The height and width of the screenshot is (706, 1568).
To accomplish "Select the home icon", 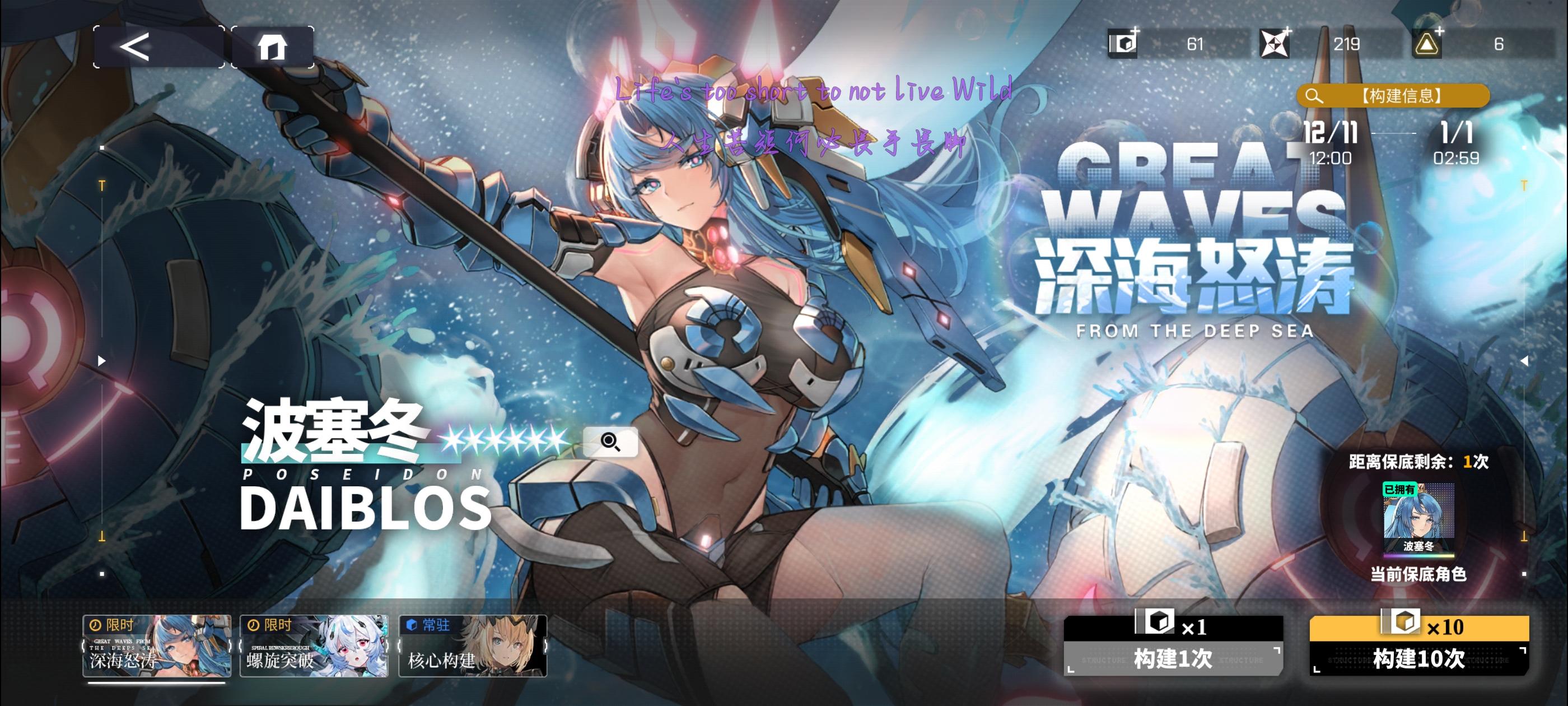I will (274, 47).
